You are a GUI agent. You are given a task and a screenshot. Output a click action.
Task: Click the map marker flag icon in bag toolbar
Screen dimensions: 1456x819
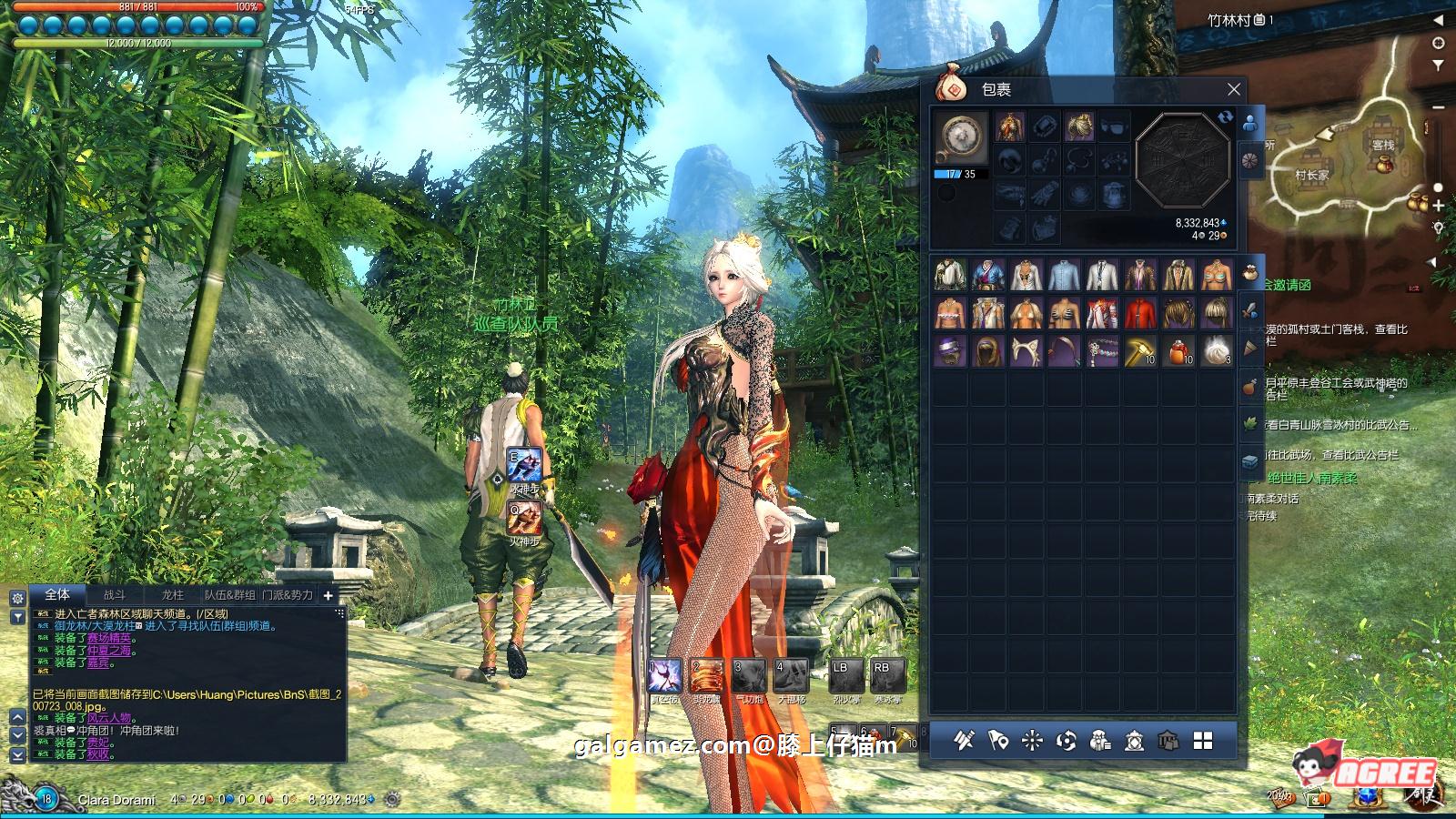point(997,740)
